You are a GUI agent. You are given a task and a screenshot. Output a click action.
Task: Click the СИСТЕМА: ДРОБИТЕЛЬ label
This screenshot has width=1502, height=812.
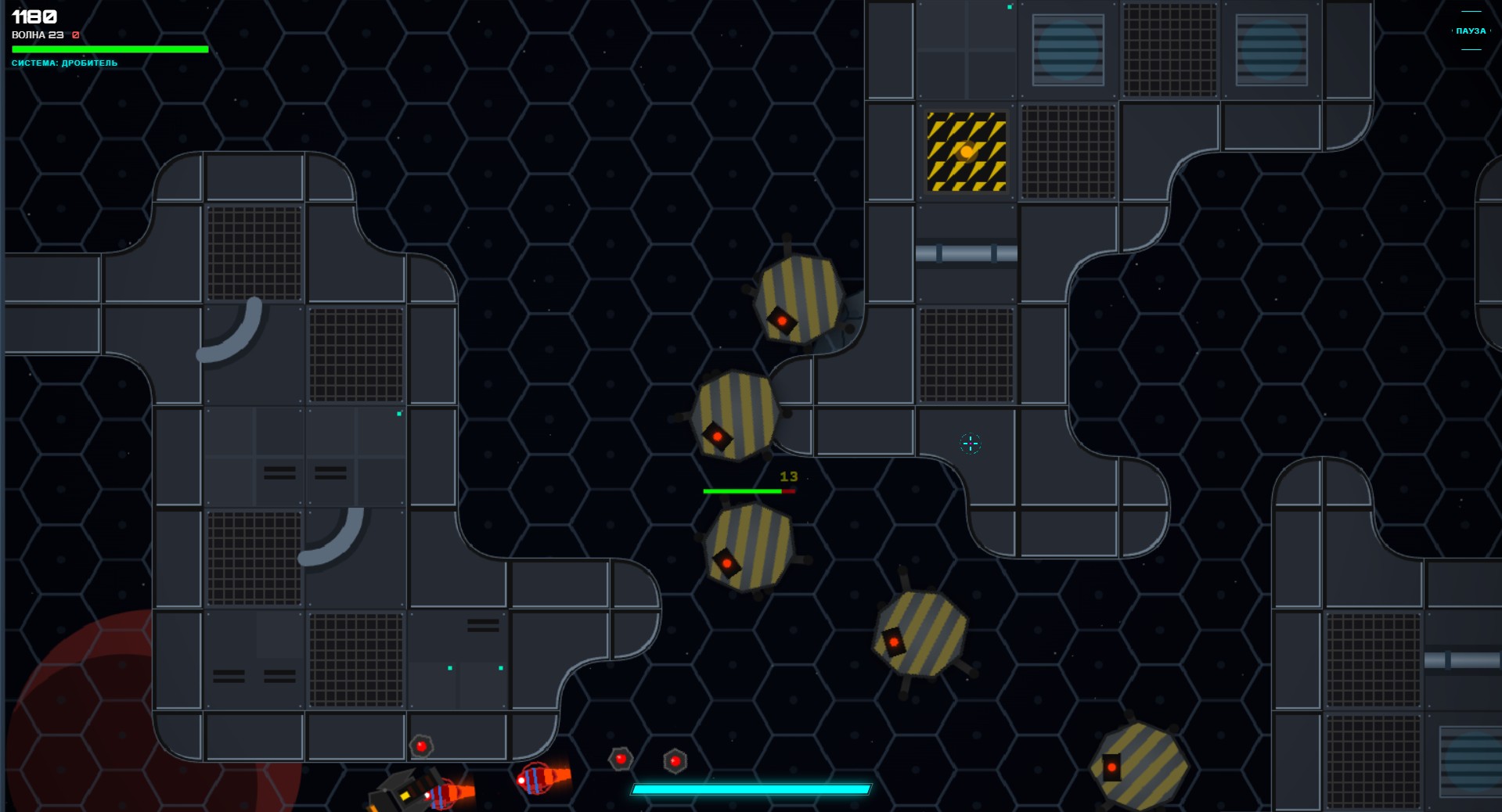point(63,63)
